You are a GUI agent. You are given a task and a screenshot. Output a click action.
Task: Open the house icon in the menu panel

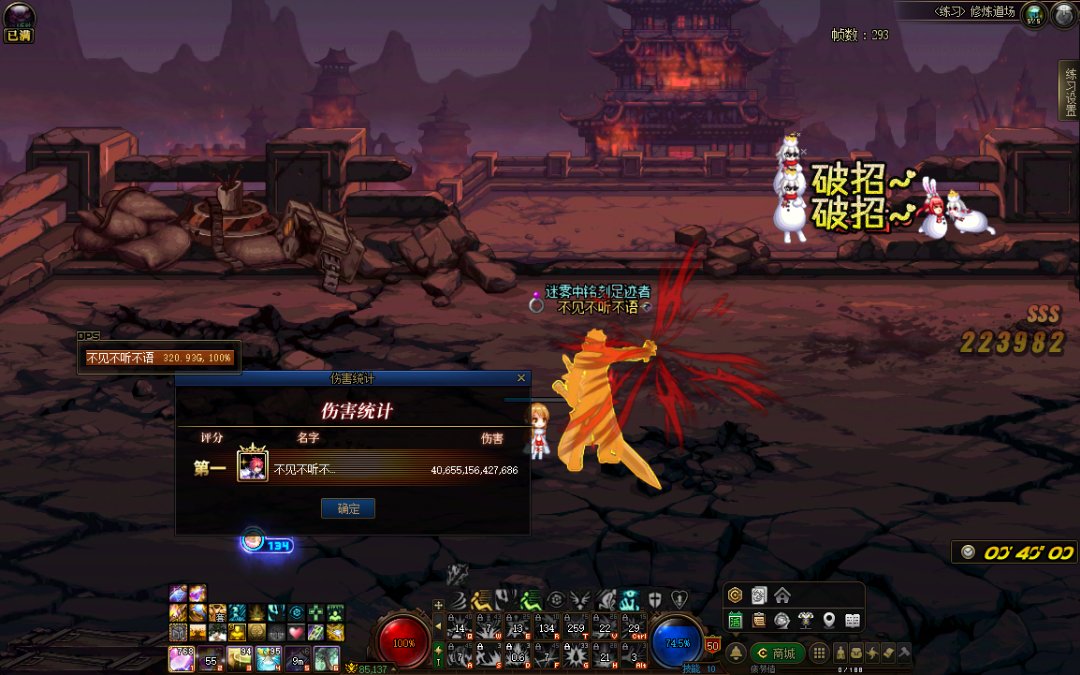coord(782,596)
